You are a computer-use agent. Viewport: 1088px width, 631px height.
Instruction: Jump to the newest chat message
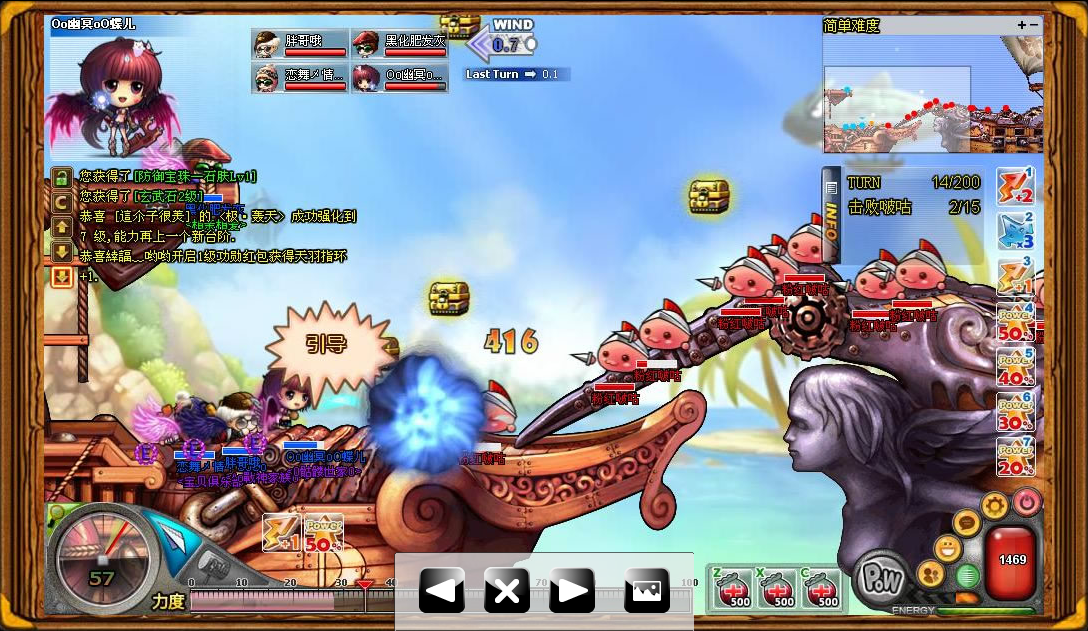[62, 277]
